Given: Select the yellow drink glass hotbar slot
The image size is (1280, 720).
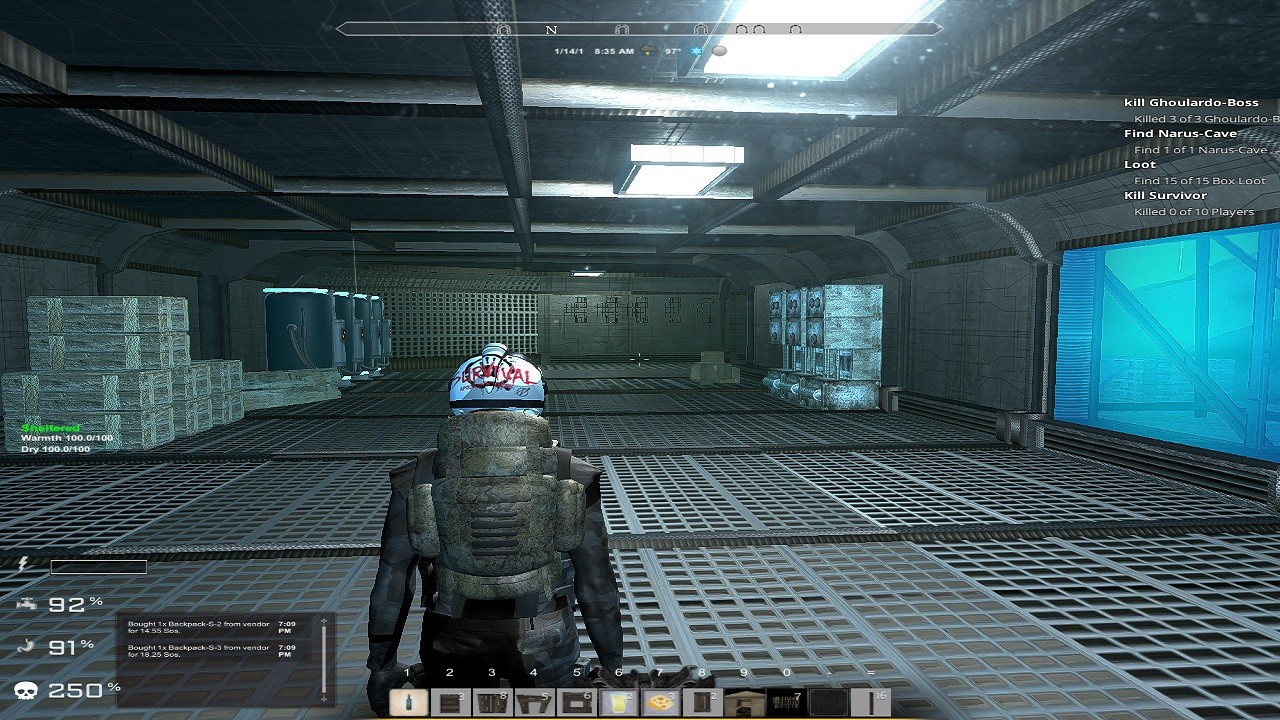Looking at the screenshot, I should point(618,702).
